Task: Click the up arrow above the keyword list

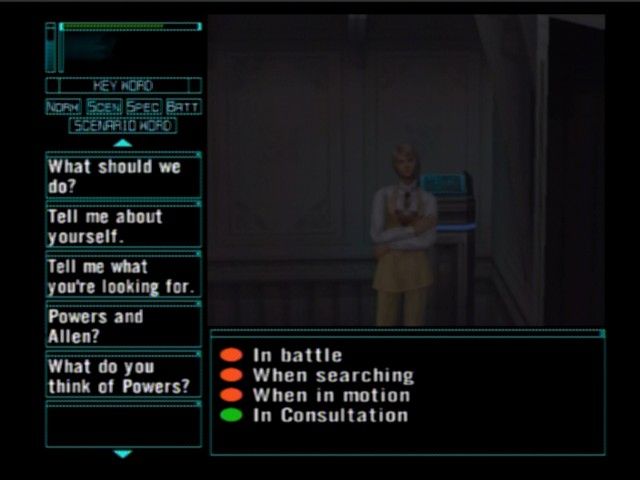Action: click(123, 143)
